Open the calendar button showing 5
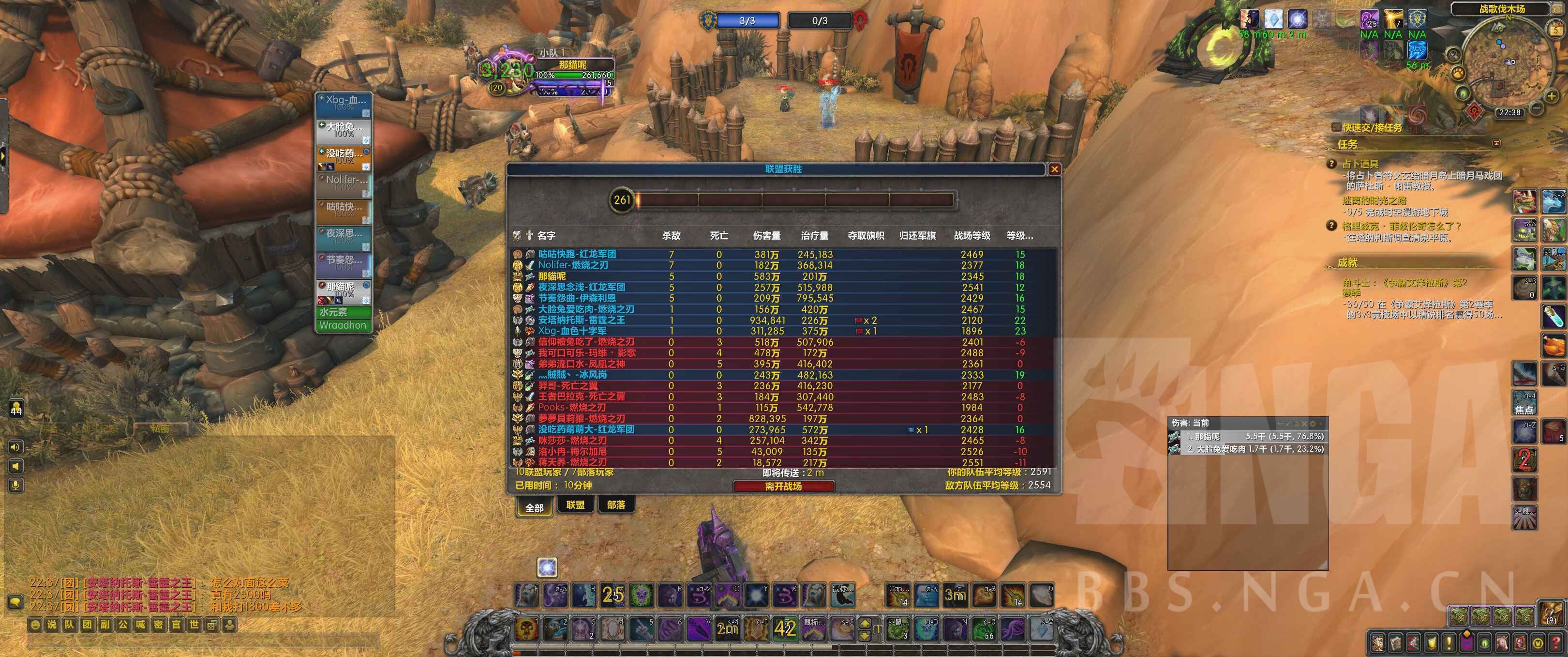The width and height of the screenshot is (1568, 657). 1556,29
